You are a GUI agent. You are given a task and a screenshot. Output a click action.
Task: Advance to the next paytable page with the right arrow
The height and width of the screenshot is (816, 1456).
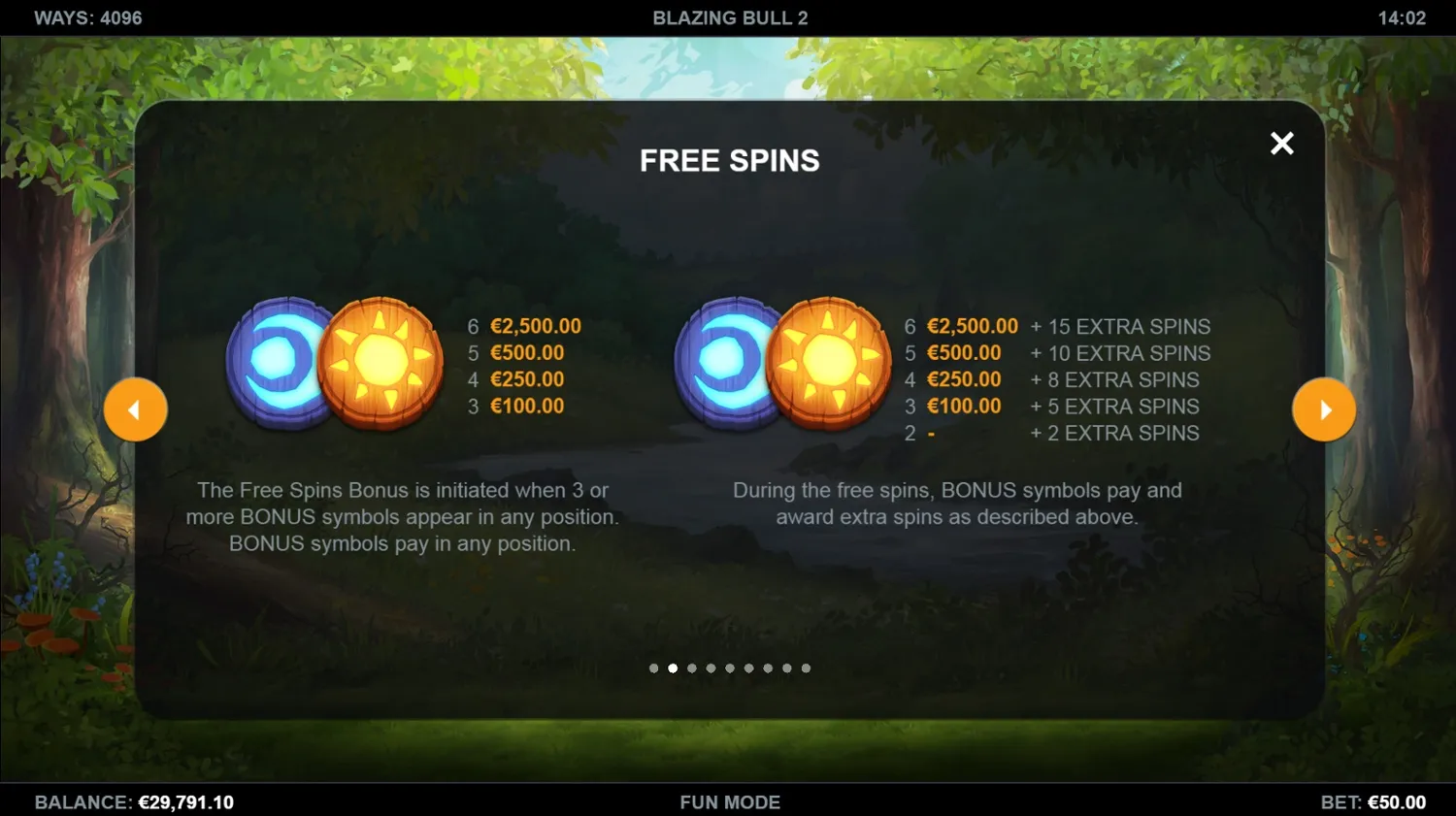1324,409
